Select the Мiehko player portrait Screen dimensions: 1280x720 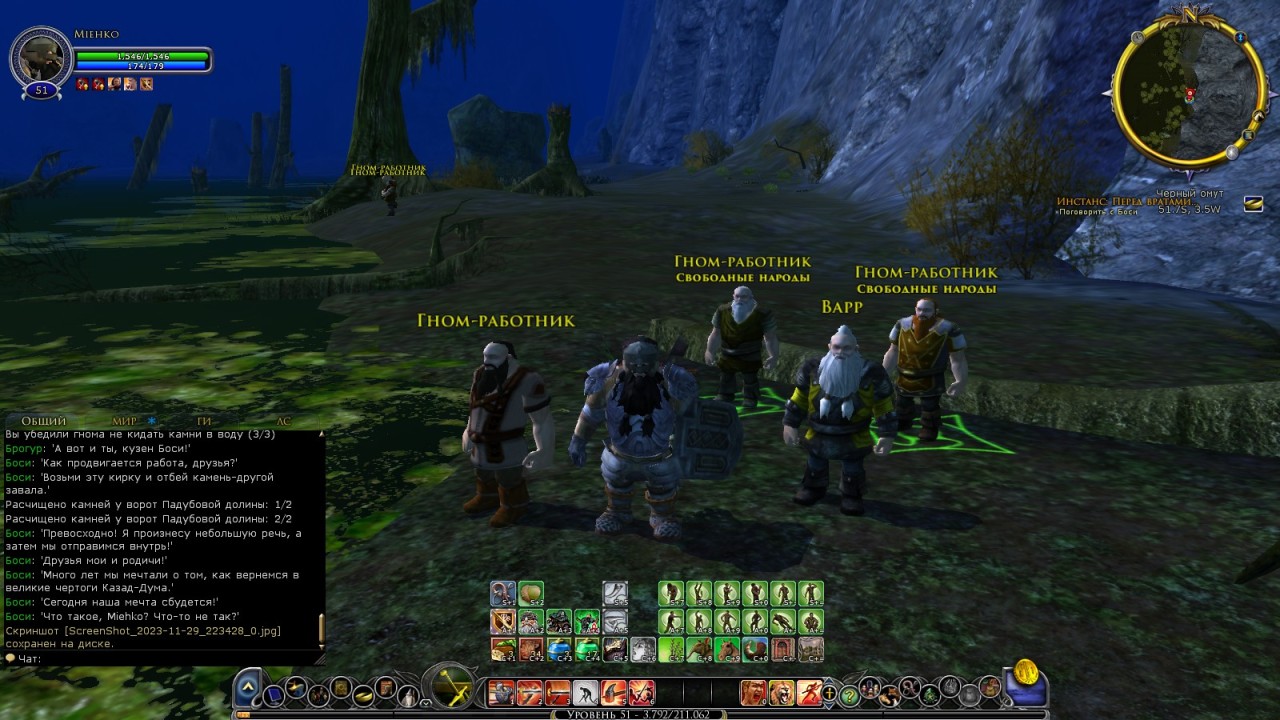point(41,58)
